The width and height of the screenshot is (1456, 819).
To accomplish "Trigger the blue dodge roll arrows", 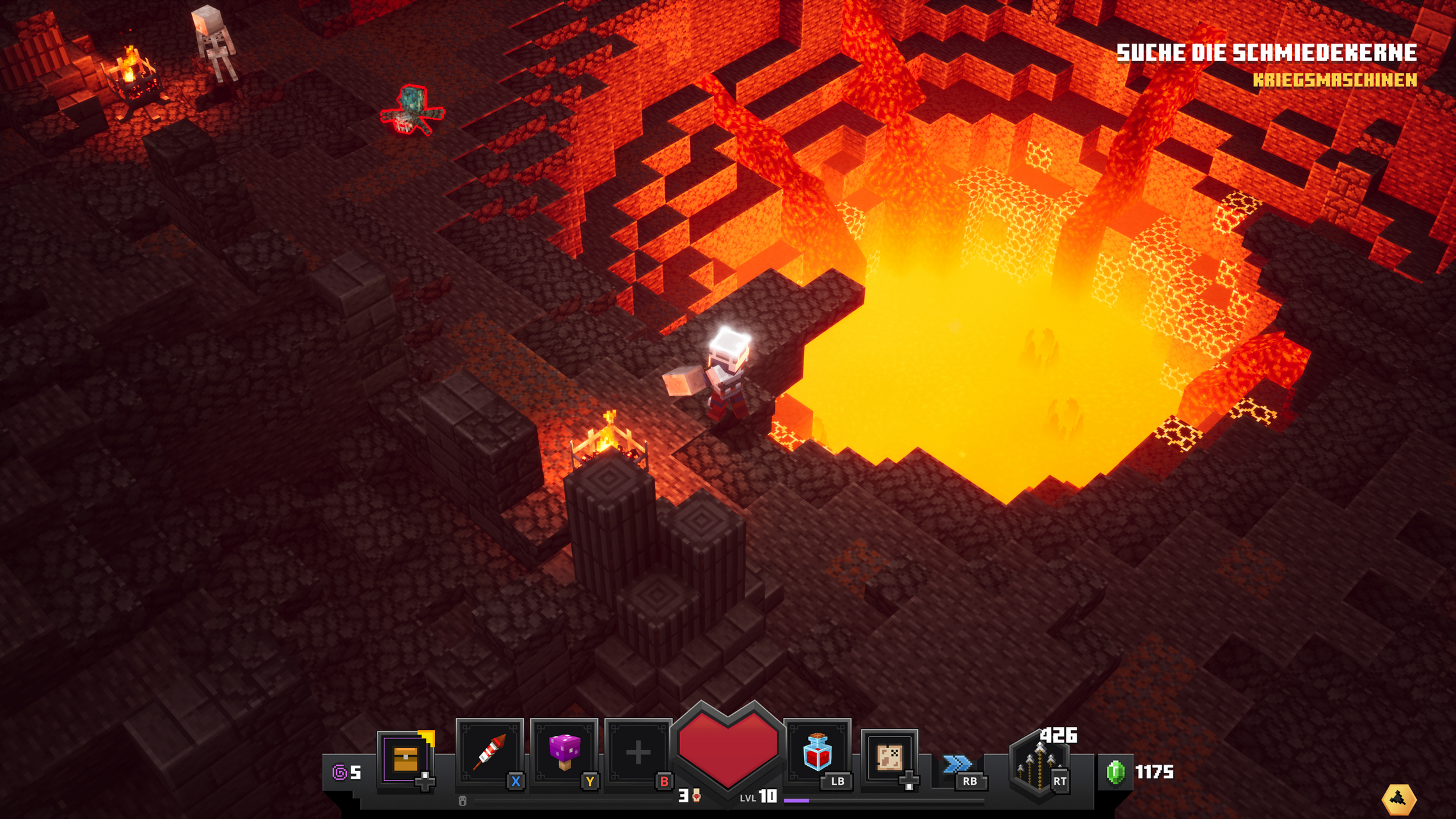I will coord(957,764).
